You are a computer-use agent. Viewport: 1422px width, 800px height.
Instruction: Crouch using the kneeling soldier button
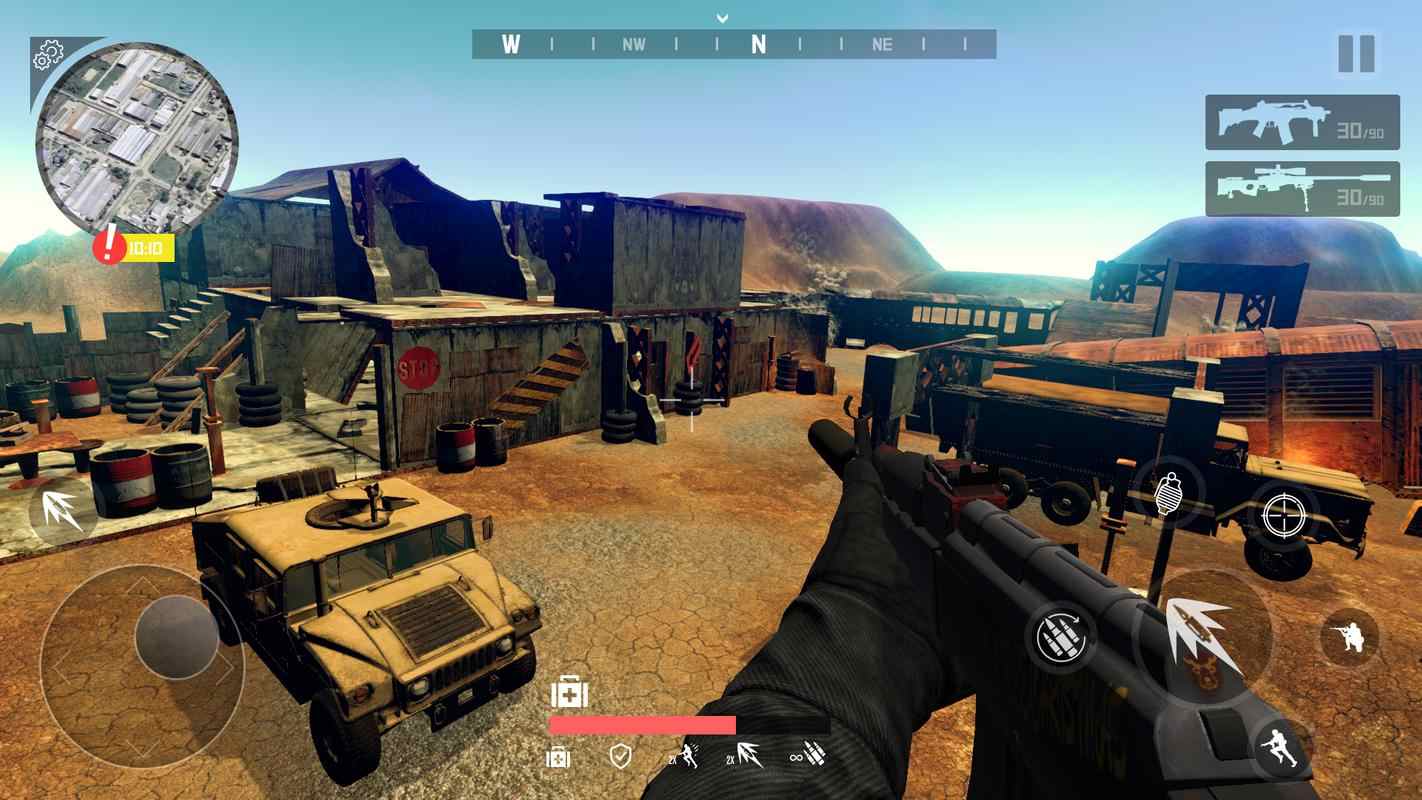point(1349,637)
